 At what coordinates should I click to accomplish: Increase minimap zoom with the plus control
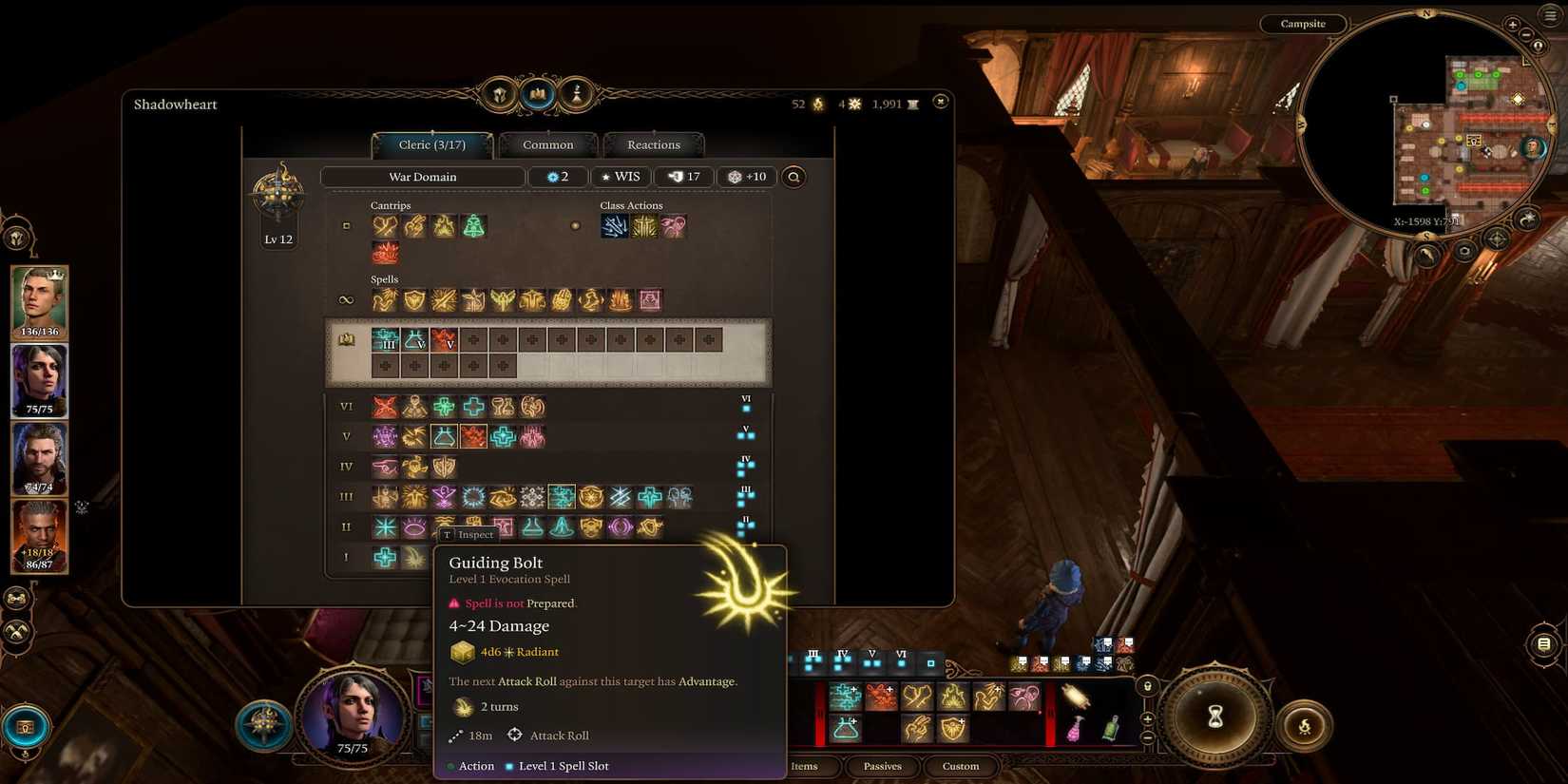1514,26
